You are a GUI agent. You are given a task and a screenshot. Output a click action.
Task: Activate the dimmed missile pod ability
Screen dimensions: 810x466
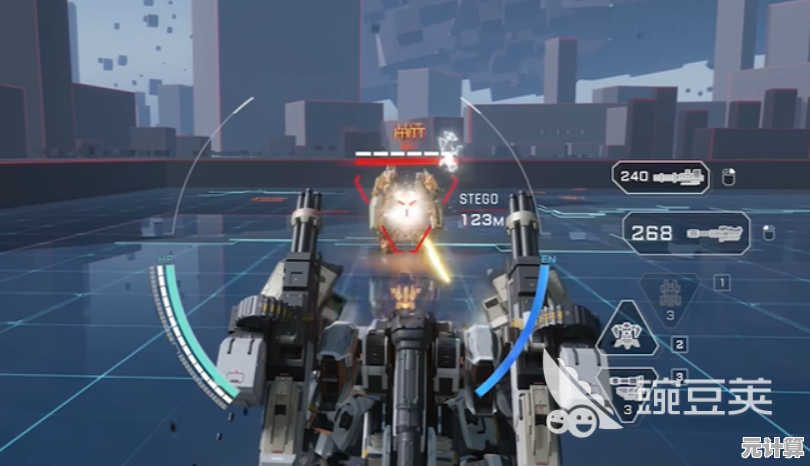[x=668, y=299]
